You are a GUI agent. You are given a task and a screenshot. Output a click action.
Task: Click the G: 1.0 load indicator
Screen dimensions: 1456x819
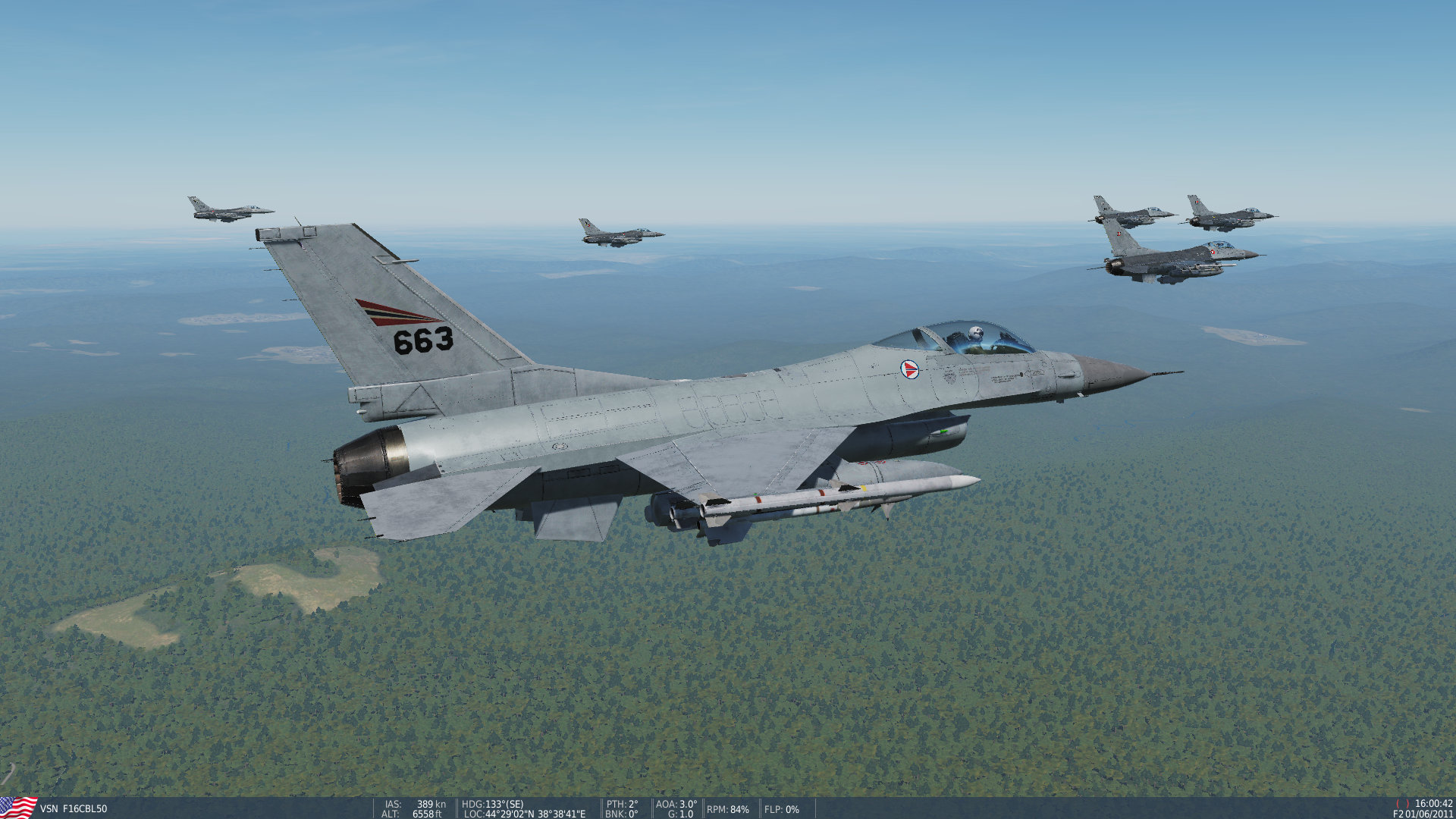pos(680,812)
